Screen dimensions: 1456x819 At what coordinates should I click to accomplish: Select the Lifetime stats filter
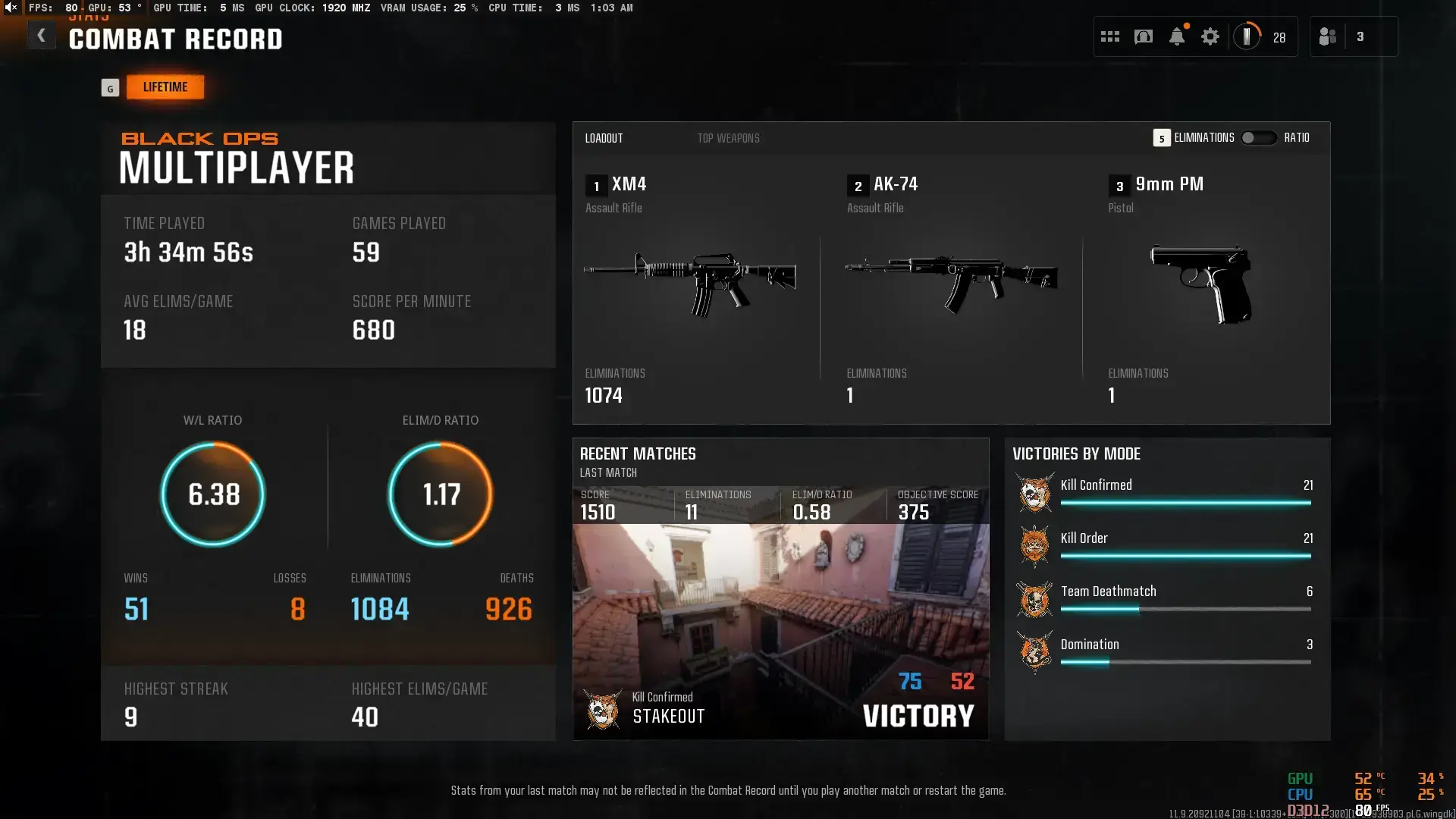tap(165, 86)
